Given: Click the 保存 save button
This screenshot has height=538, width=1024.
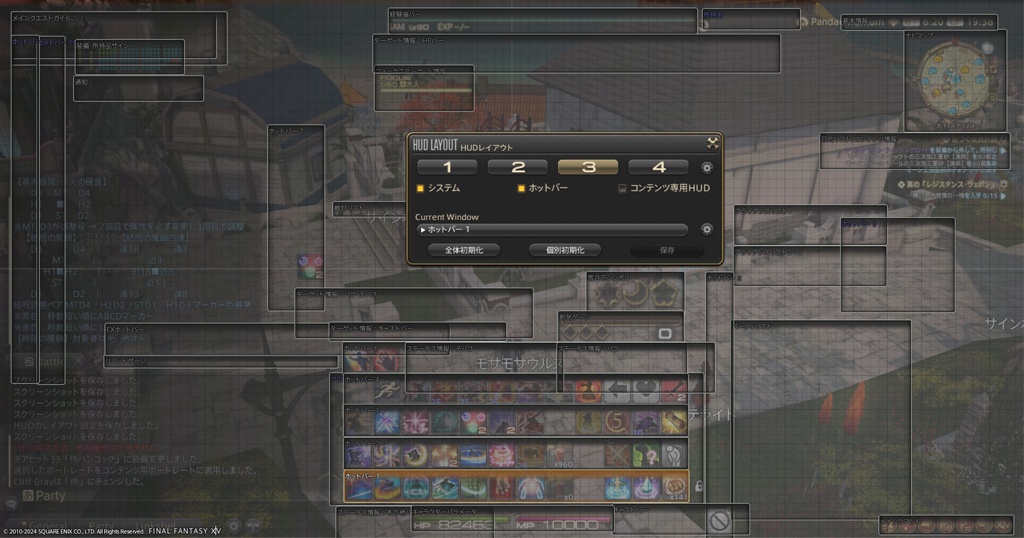Looking at the screenshot, I should [x=667, y=250].
